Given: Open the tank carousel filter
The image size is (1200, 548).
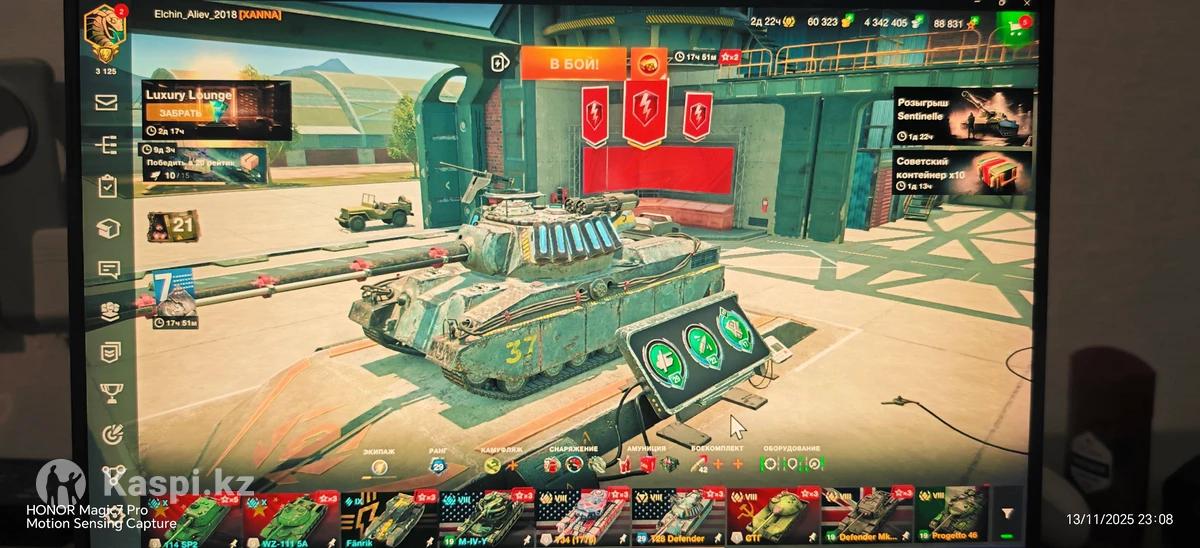Looking at the screenshot, I should pos(1007,513).
